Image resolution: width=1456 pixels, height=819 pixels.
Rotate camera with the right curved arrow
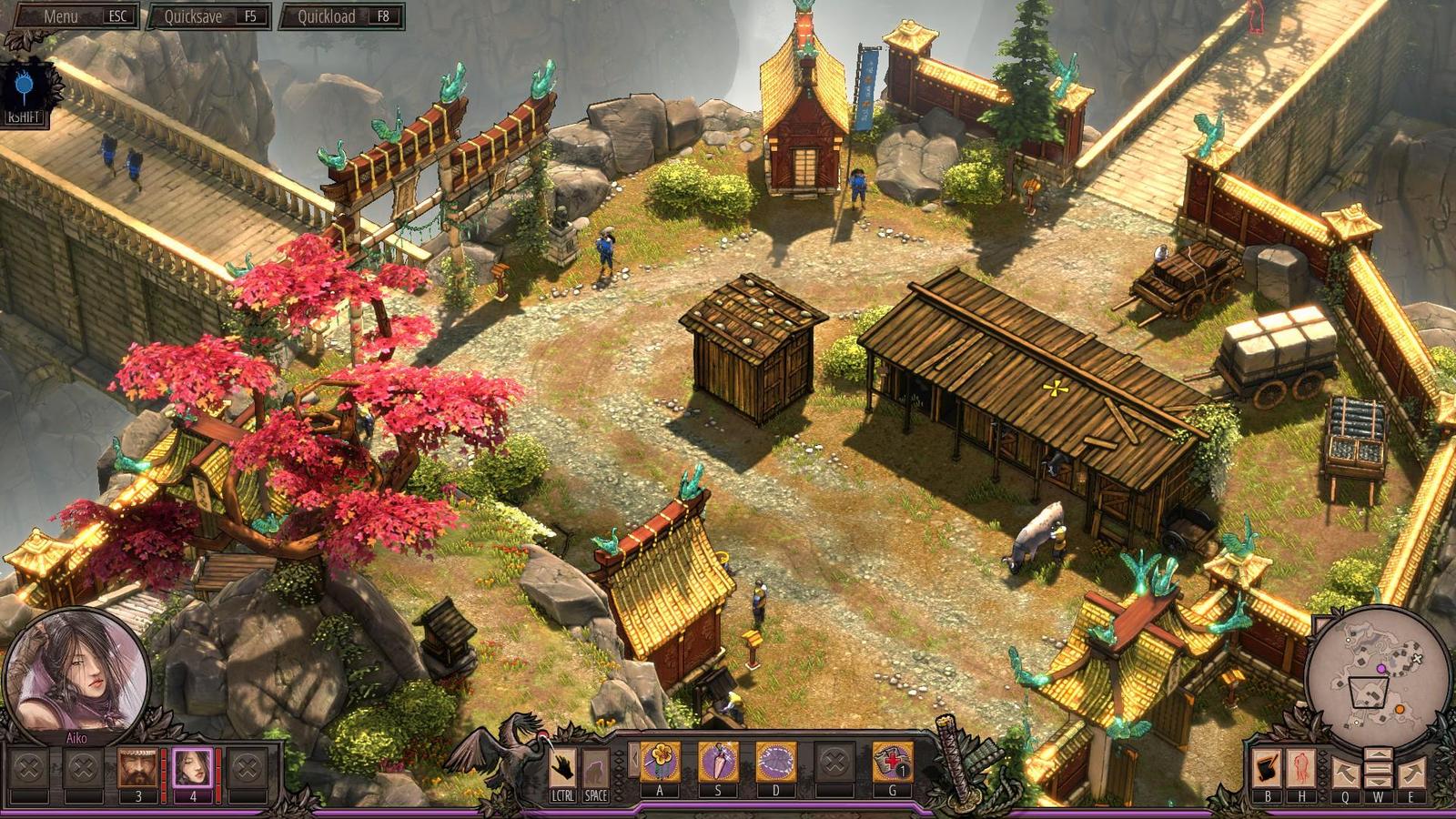tap(1411, 773)
